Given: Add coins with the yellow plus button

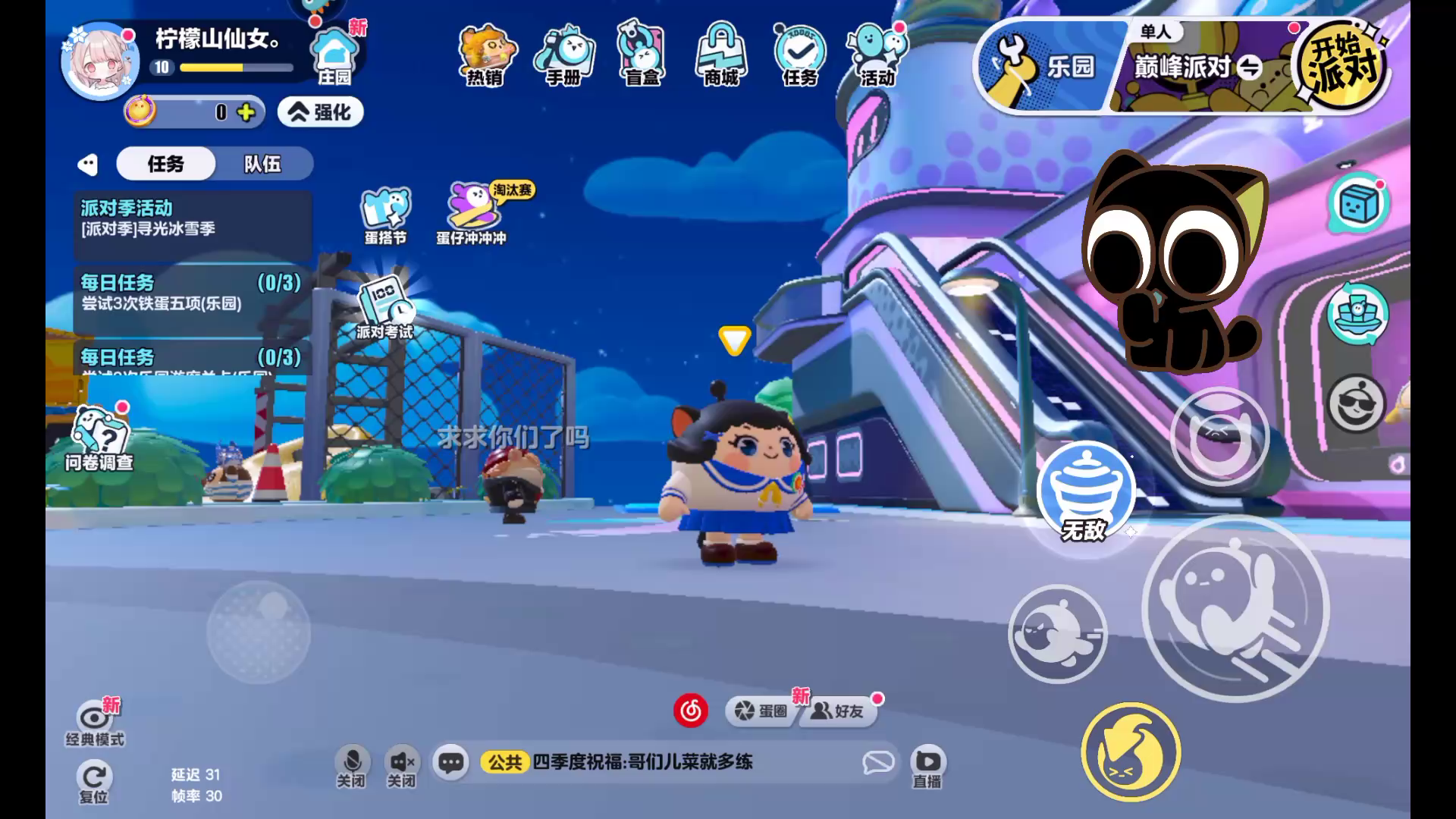Looking at the screenshot, I should click(246, 112).
